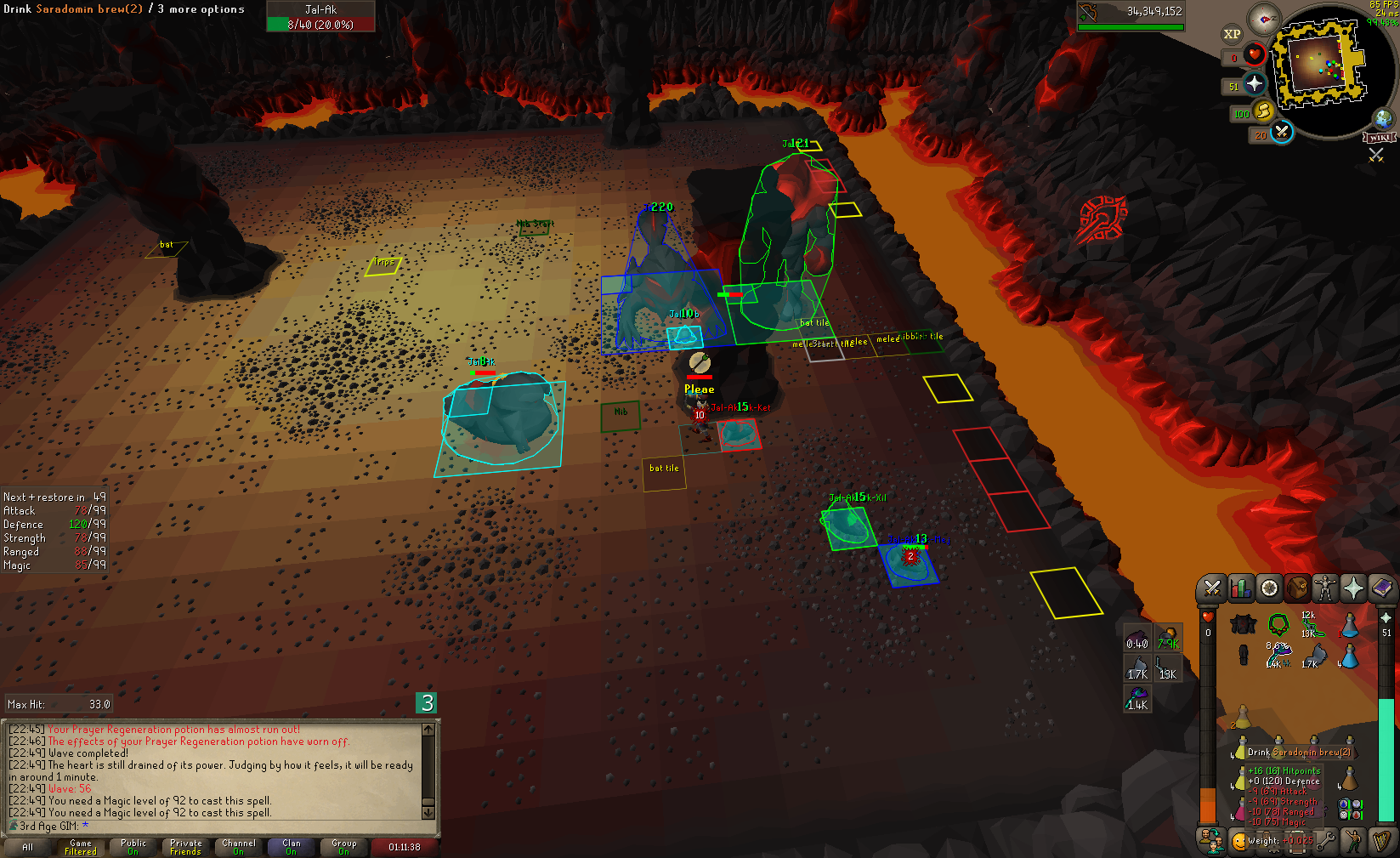
Task: Open the Clan chat tab
Action: pos(291,847)
